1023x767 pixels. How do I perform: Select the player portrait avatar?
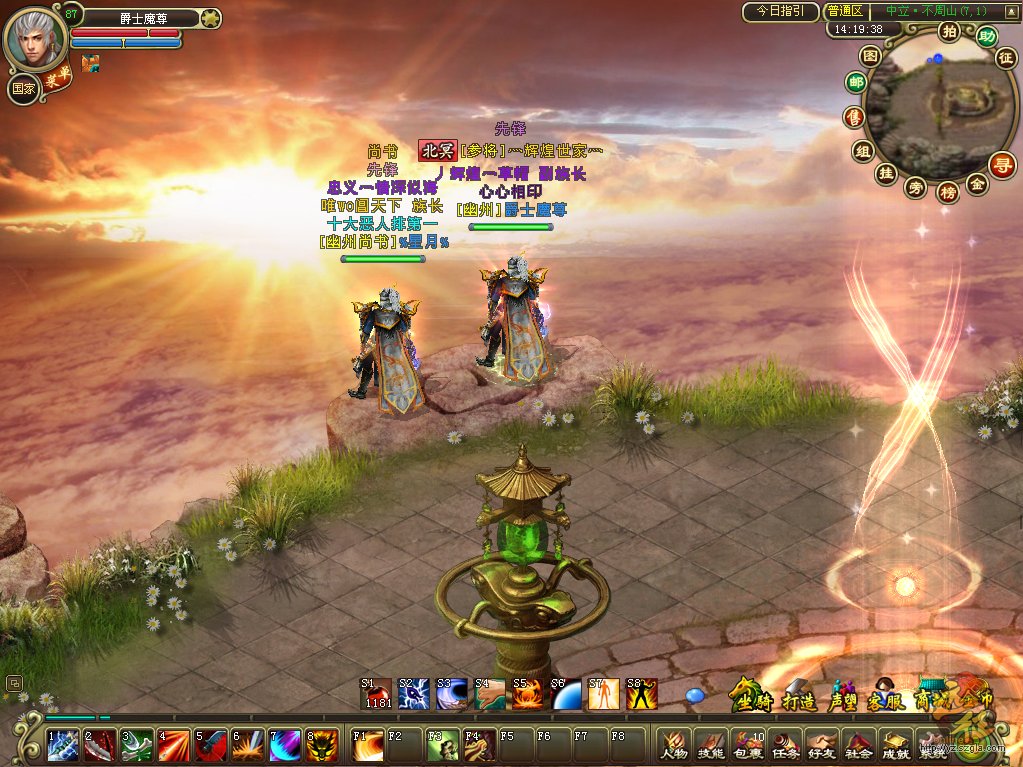(33, 38)
